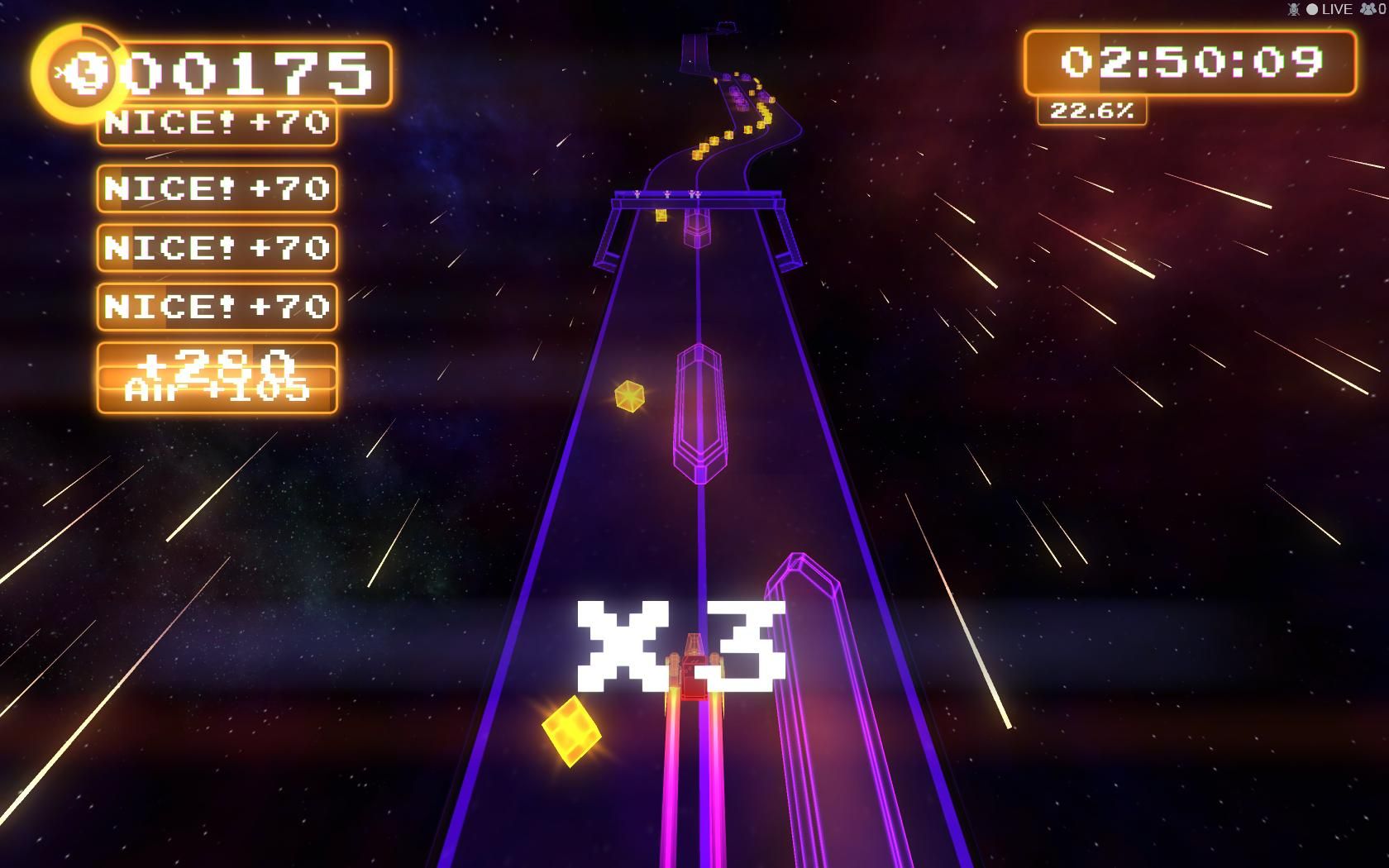Click the second NICE! +70 banner
The height and width of the screenshot is (868, 1389).
(x=217, y=190)
